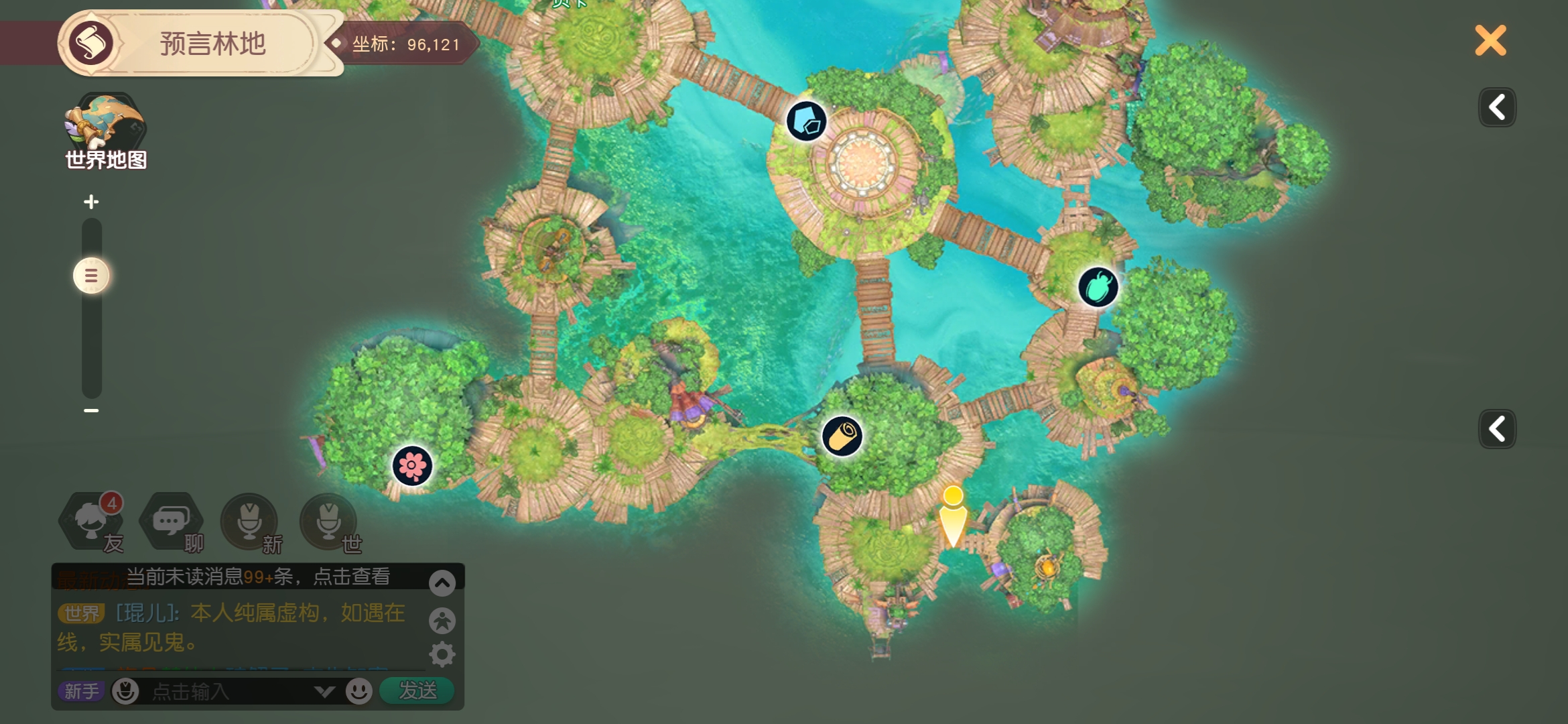1568x724 pixels.
Task: Open the emoji picker smiley face
Action: [359, 691]
